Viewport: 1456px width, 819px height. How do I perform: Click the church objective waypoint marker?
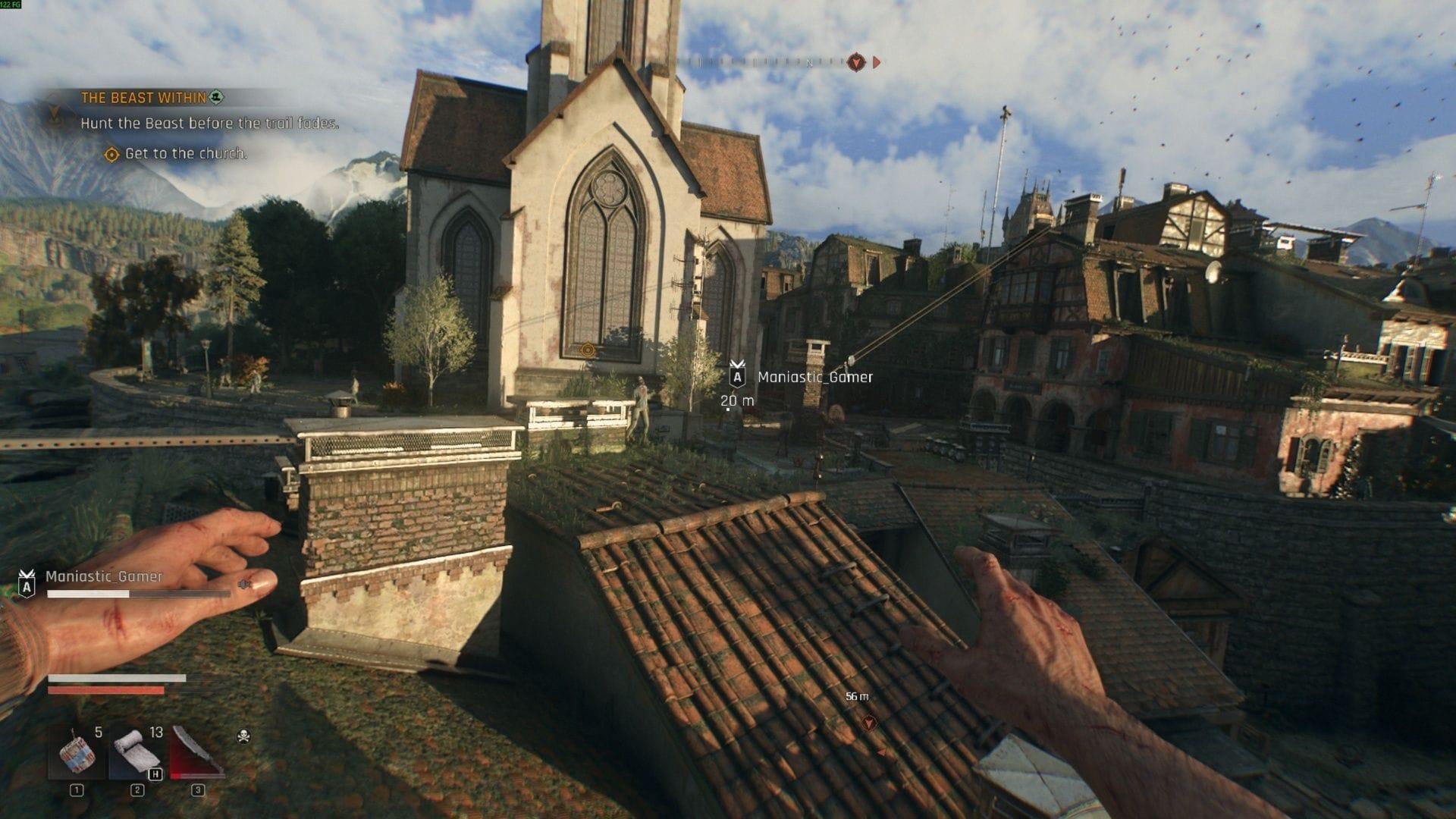click(587, 350)
